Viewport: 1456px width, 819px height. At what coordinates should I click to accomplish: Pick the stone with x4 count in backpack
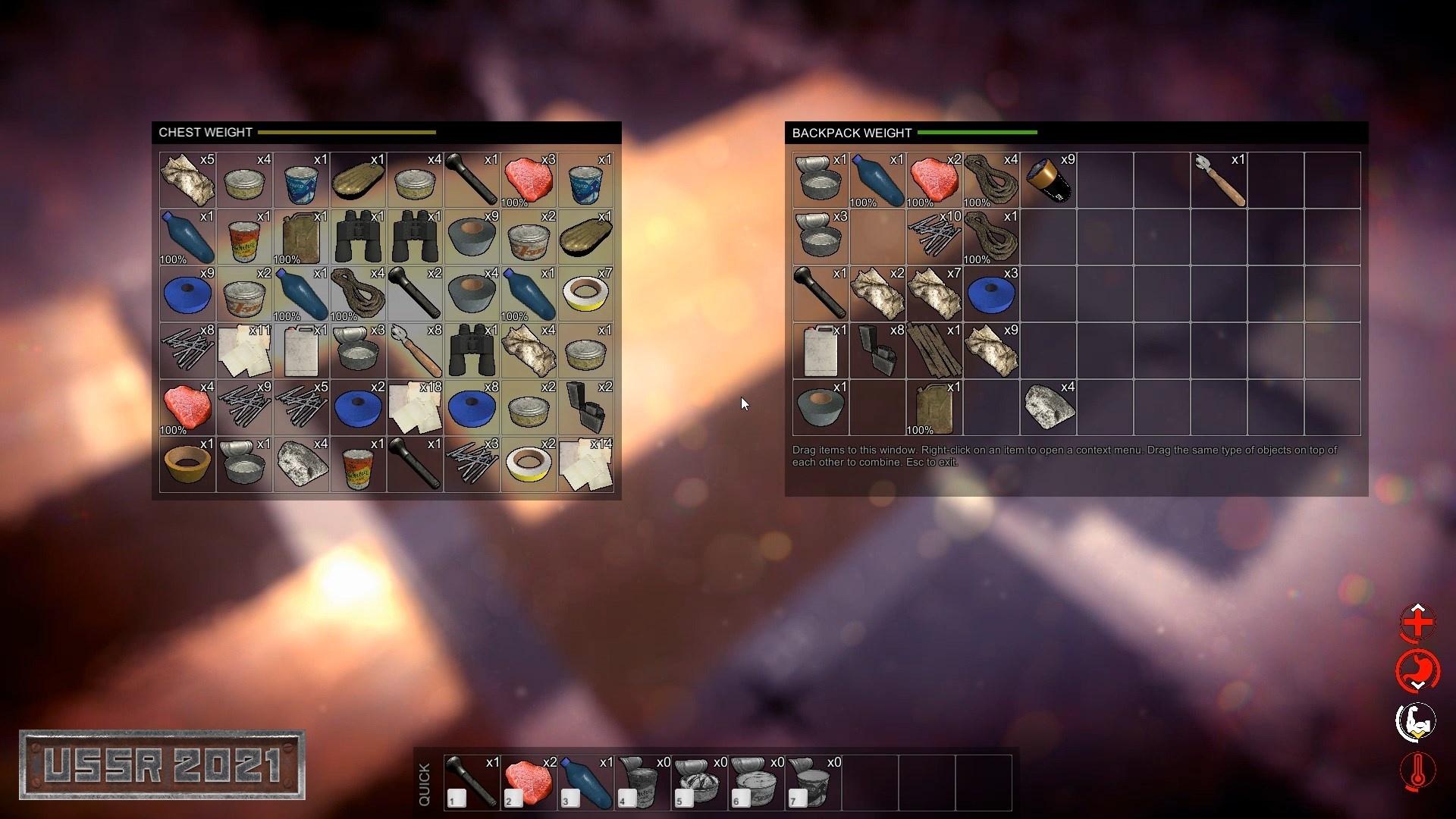tap(1048, 408)
